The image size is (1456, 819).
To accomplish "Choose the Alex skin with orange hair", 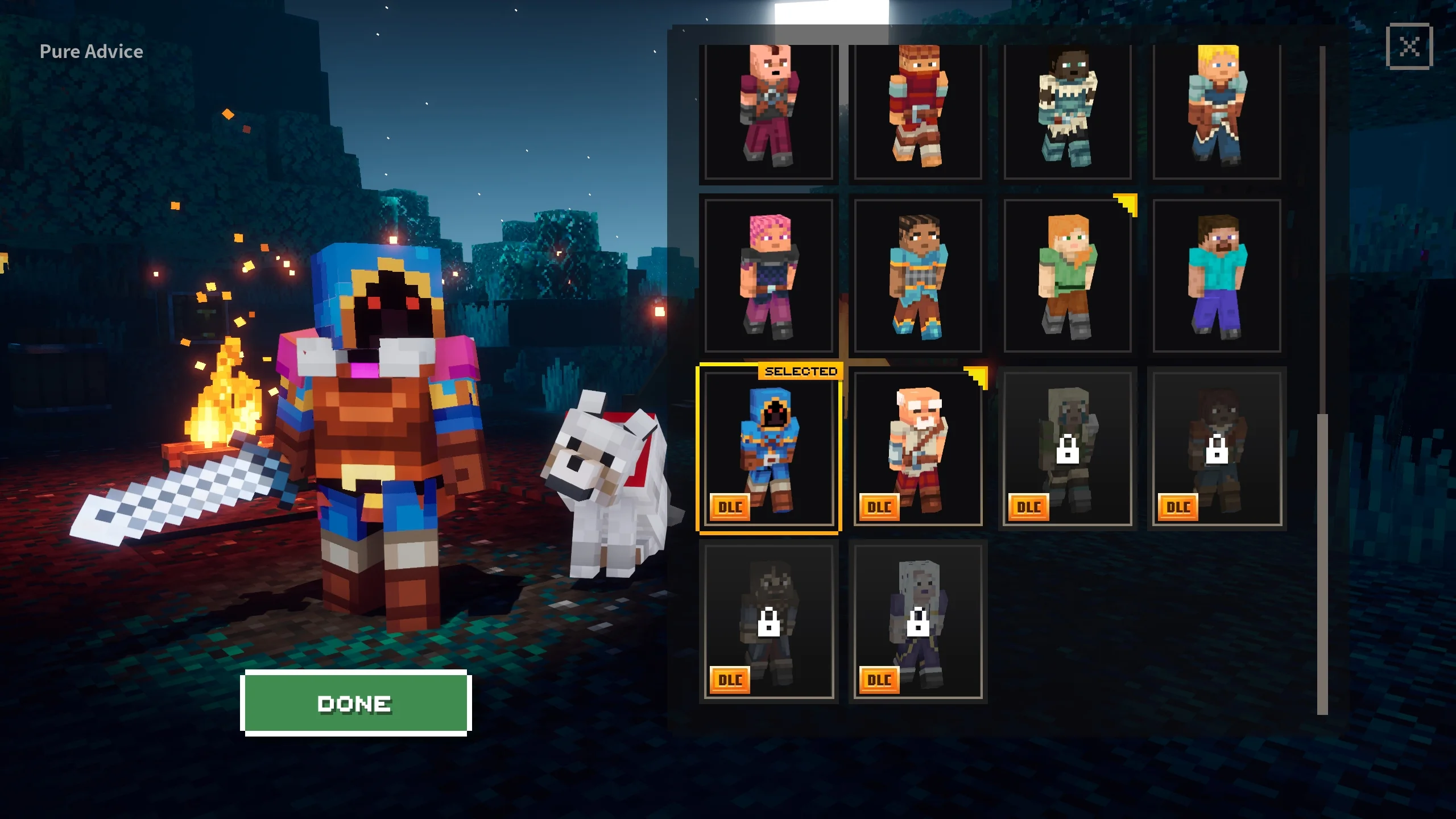I will [1067, 276].
